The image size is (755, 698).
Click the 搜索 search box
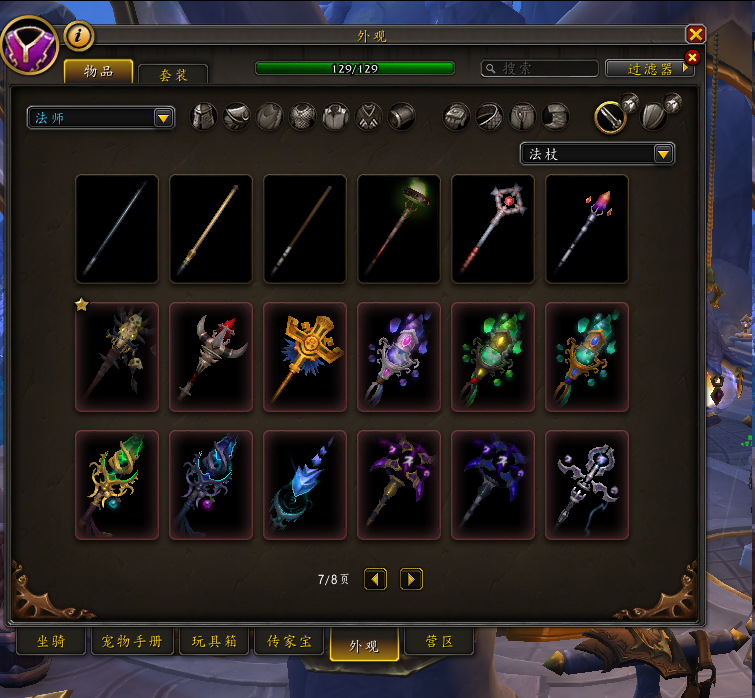(x=538, y=69)
